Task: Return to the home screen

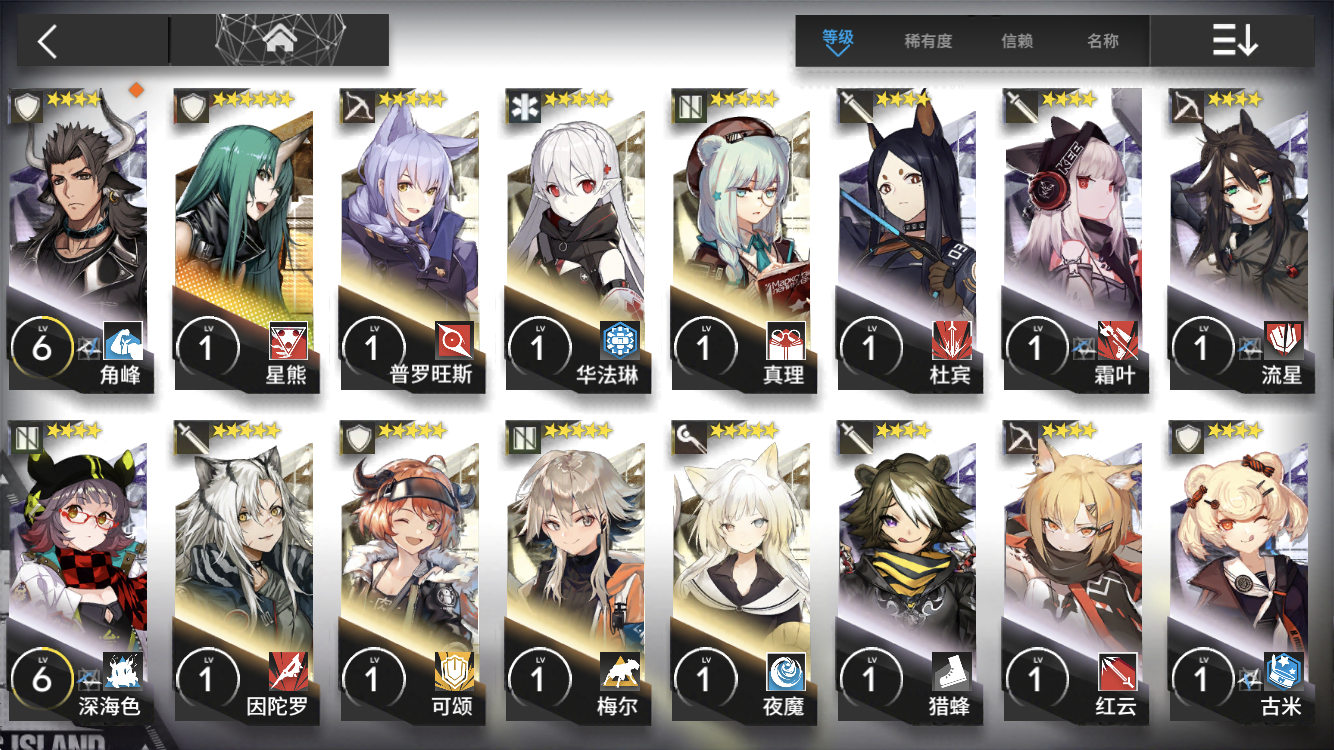Action: tap(279, 40)
